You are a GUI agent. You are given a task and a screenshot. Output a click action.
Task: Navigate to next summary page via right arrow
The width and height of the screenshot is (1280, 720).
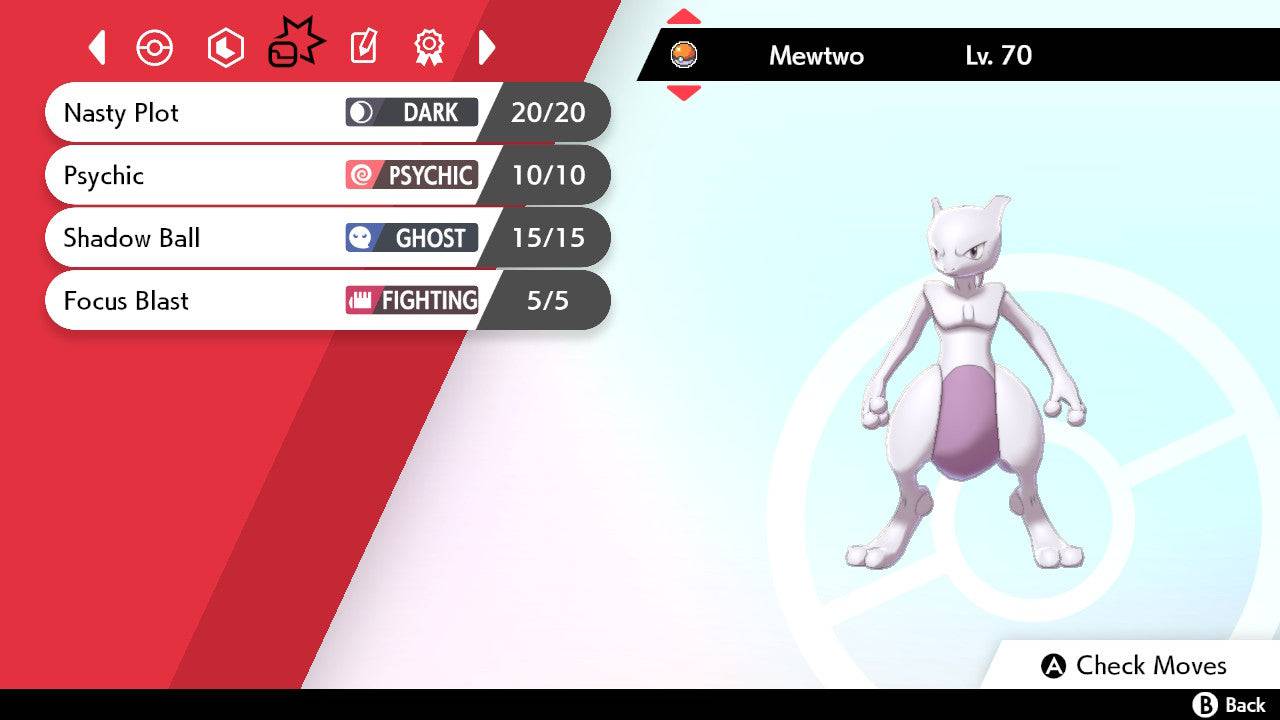[487, 47]
